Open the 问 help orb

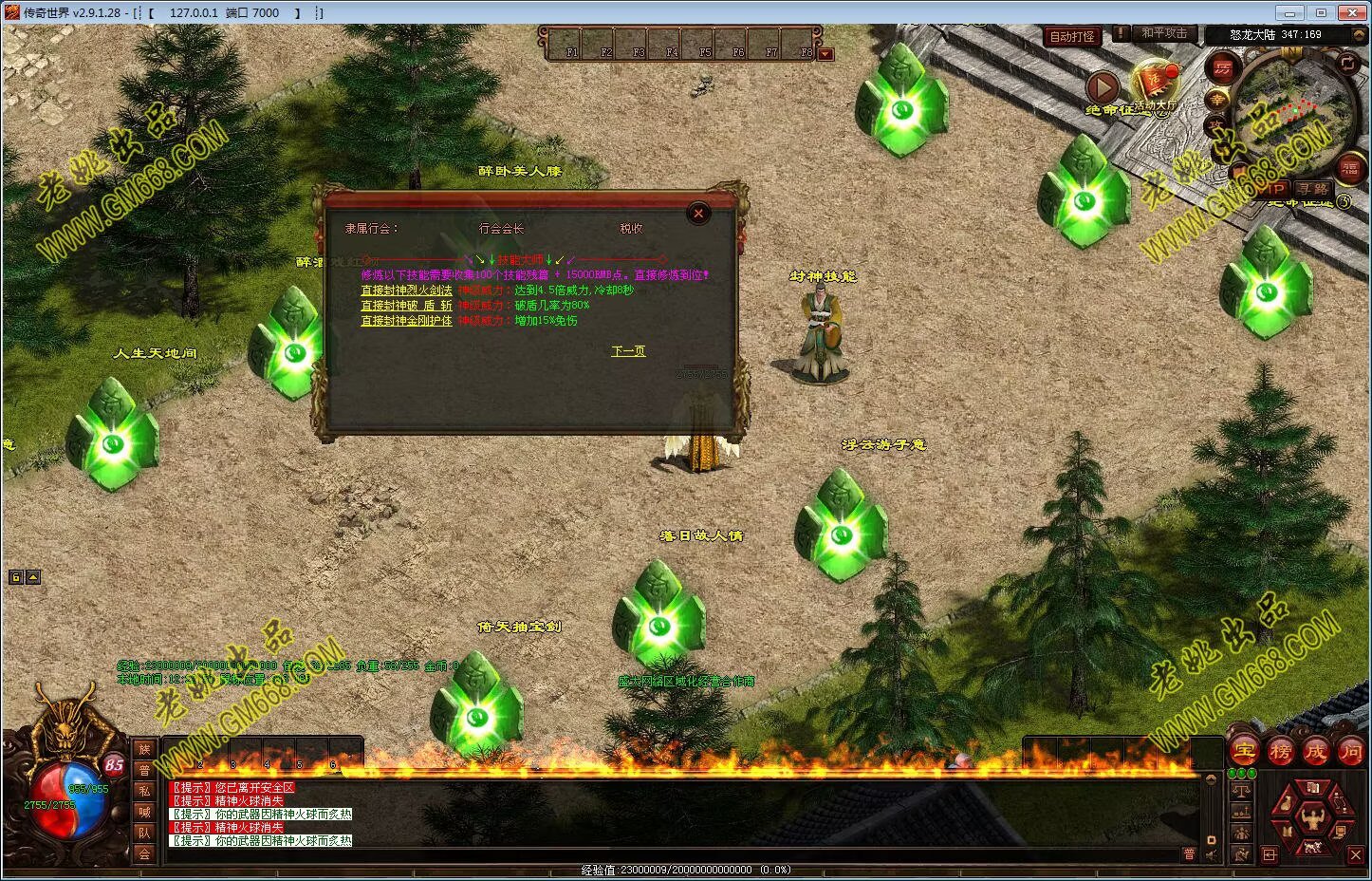pos(1350,752)
